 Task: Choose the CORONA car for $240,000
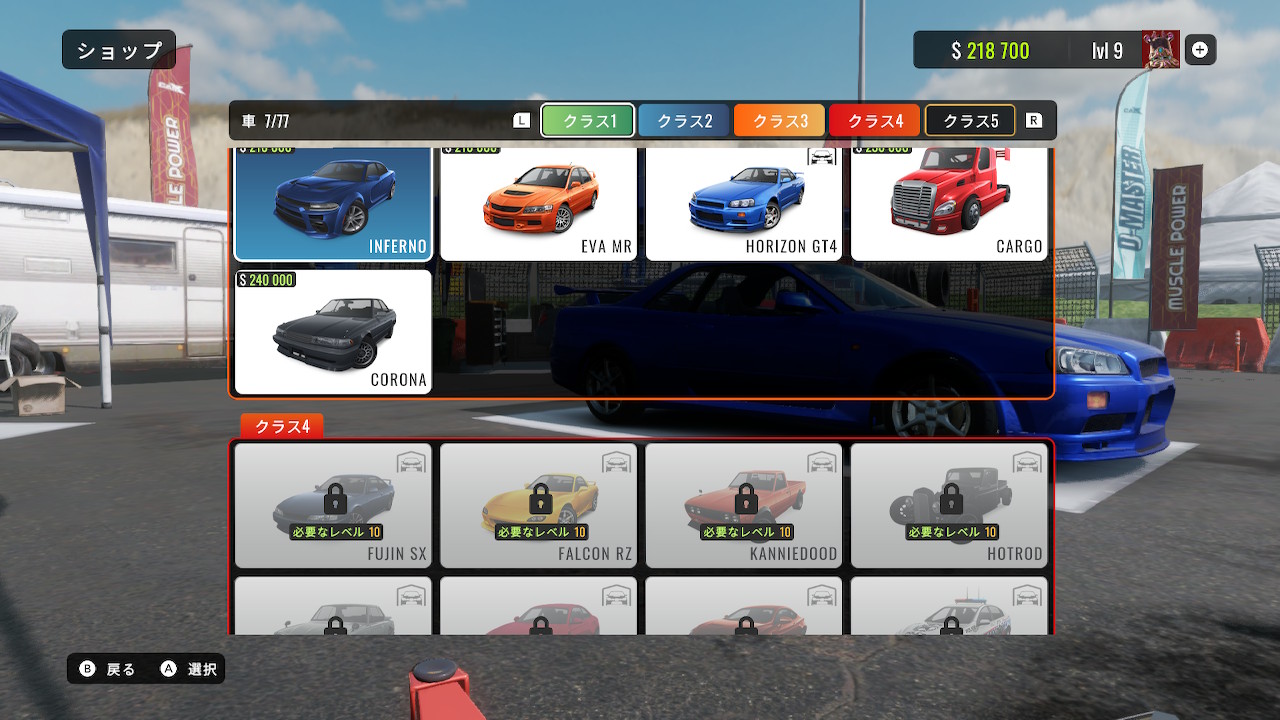333,332
